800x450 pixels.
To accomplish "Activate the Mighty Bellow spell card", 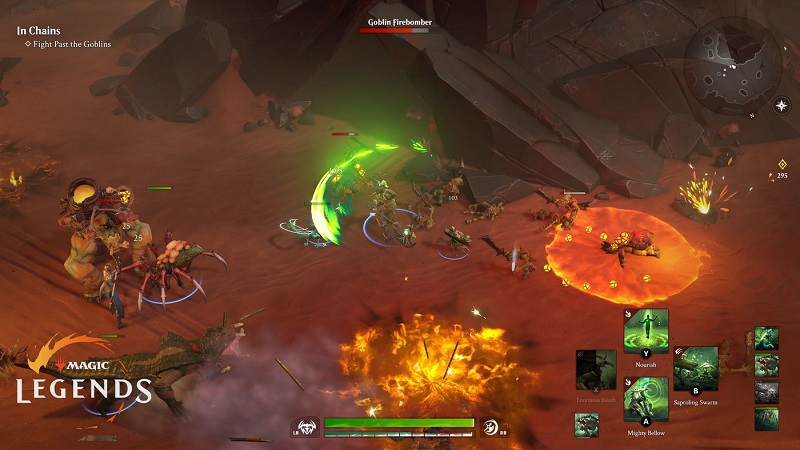I will [645, 398].
